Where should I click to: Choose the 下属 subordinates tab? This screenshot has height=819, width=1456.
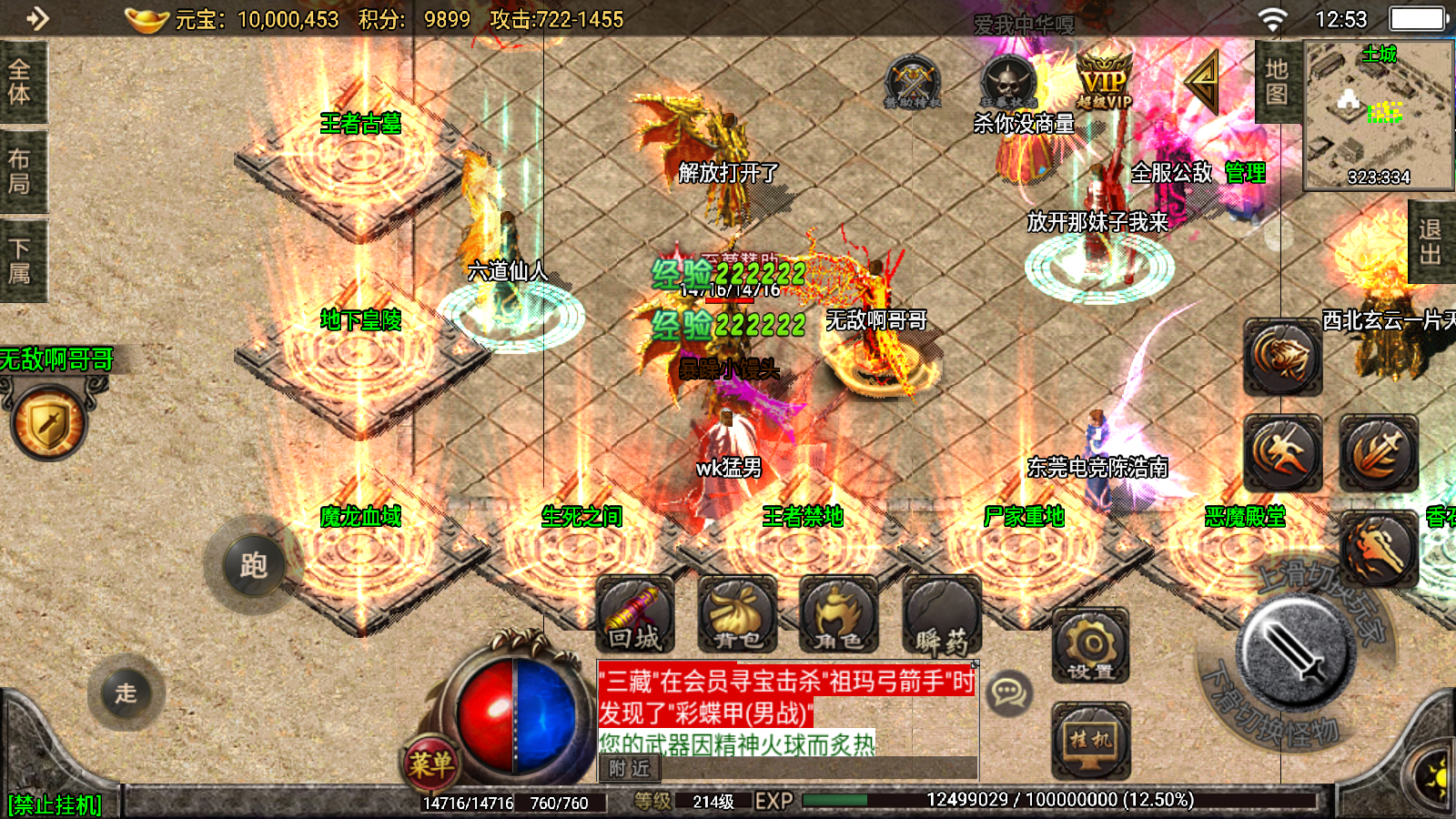click(20, 261)
